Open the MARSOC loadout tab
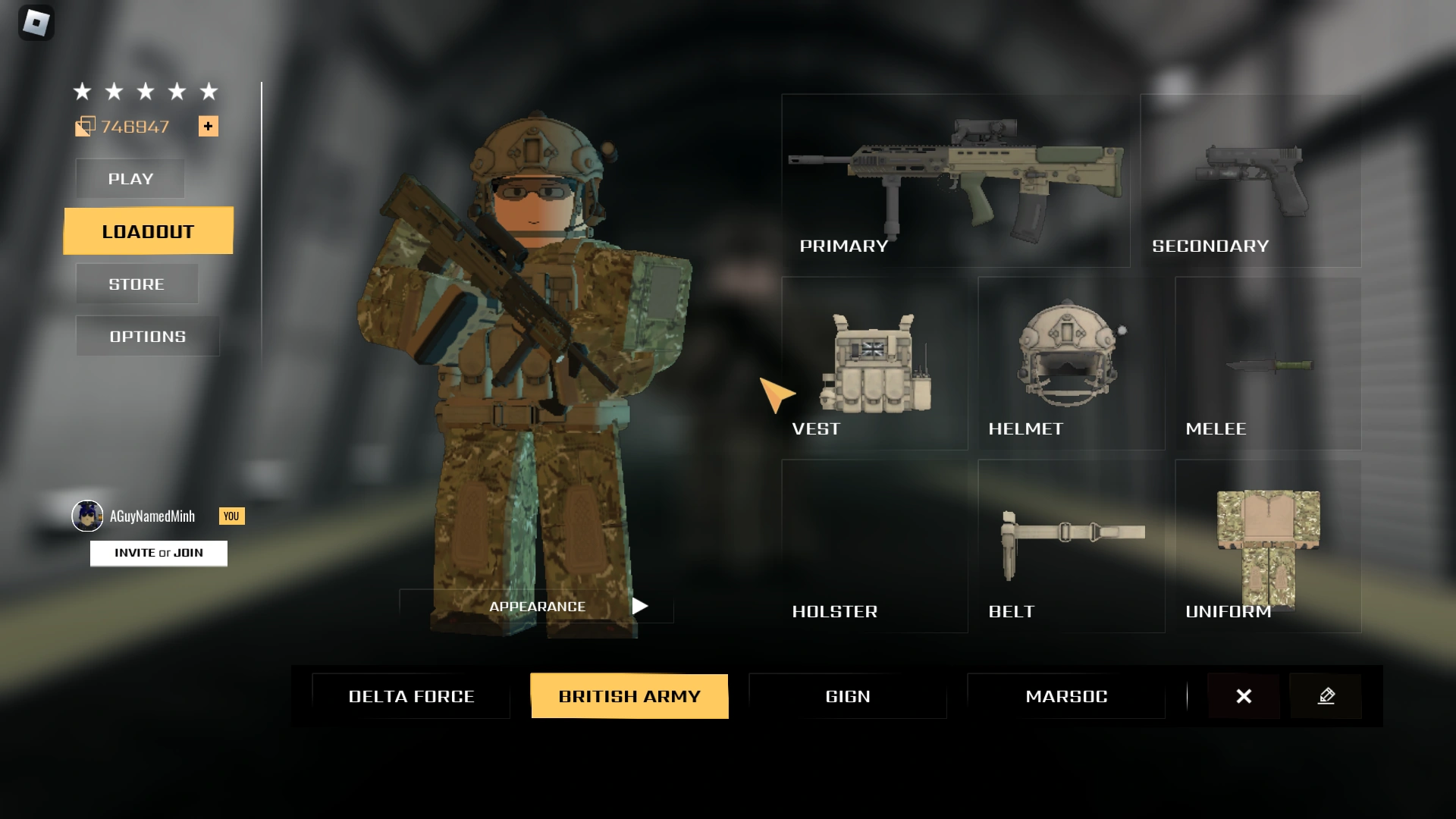 (1066, 695)
